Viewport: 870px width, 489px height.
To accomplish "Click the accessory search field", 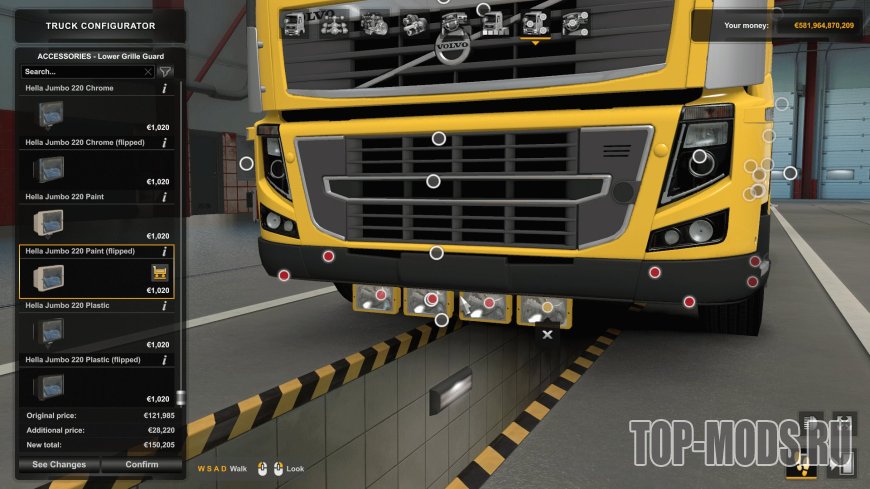I will tap(84, 72).
